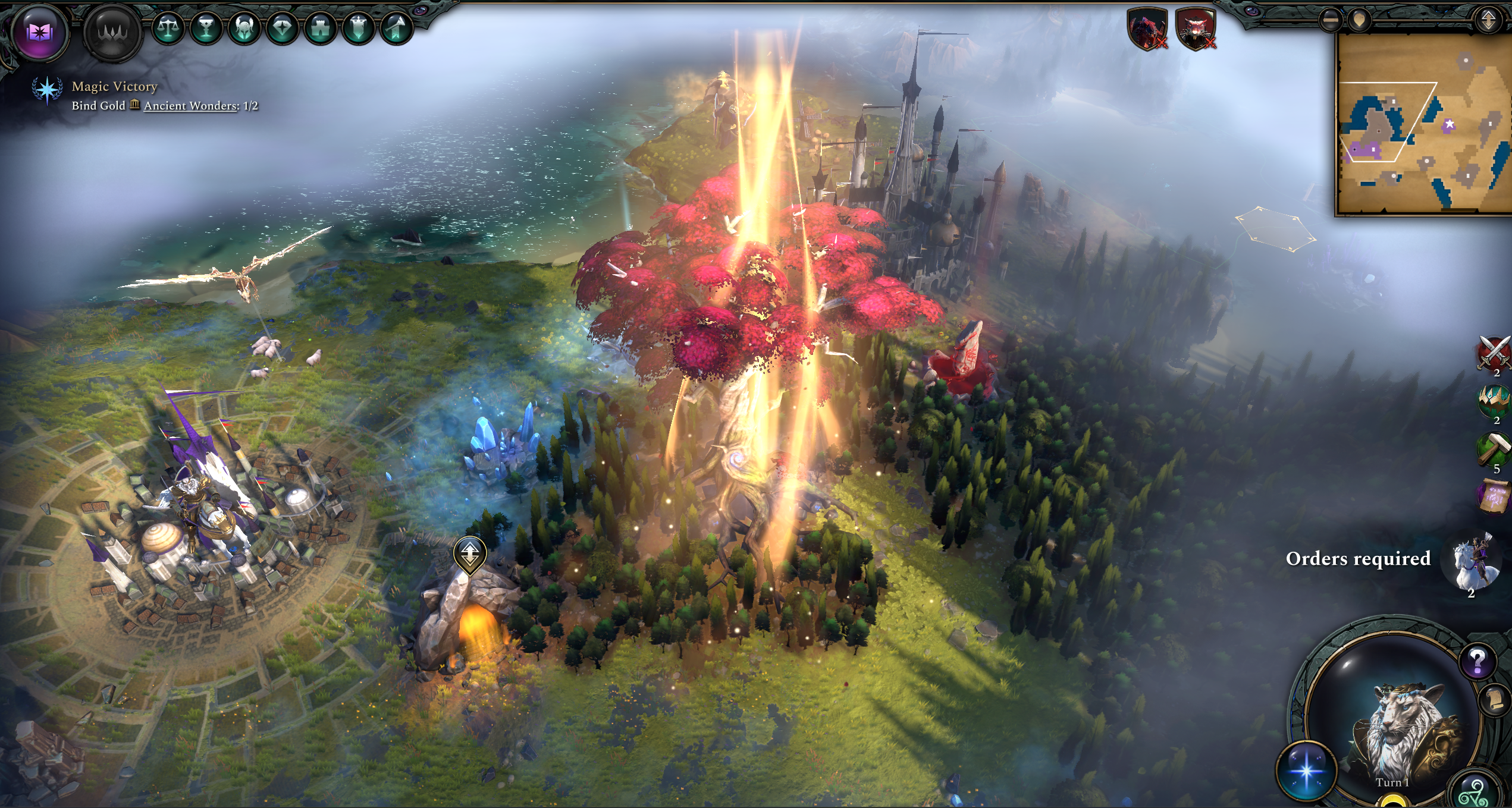1512x808 pixels.
Task: Open the question mark help button
Action: point(1478,660)
